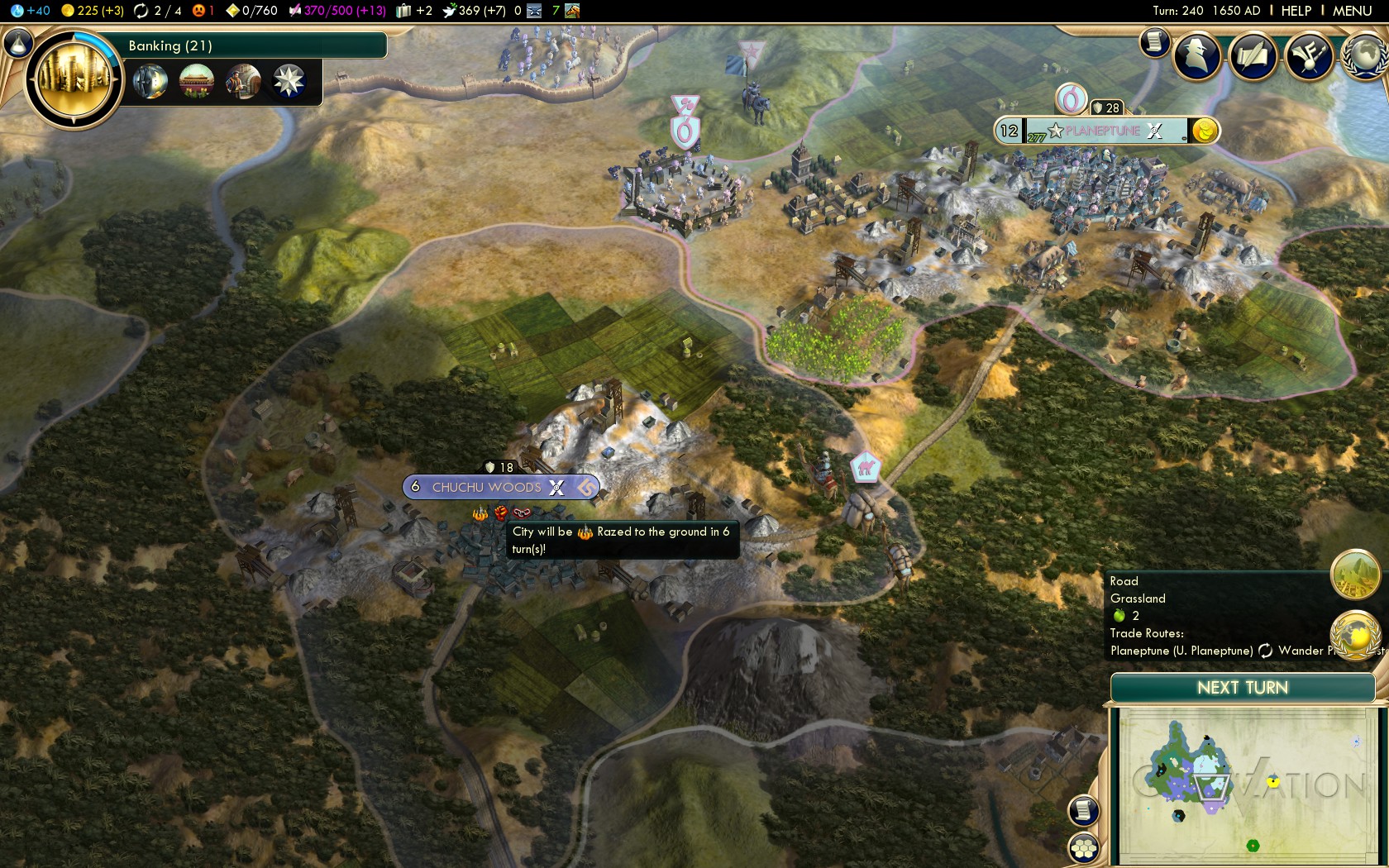Screen dimensions: 1389x868
Task: Open the World Congress globe button
Action: 1364,56
